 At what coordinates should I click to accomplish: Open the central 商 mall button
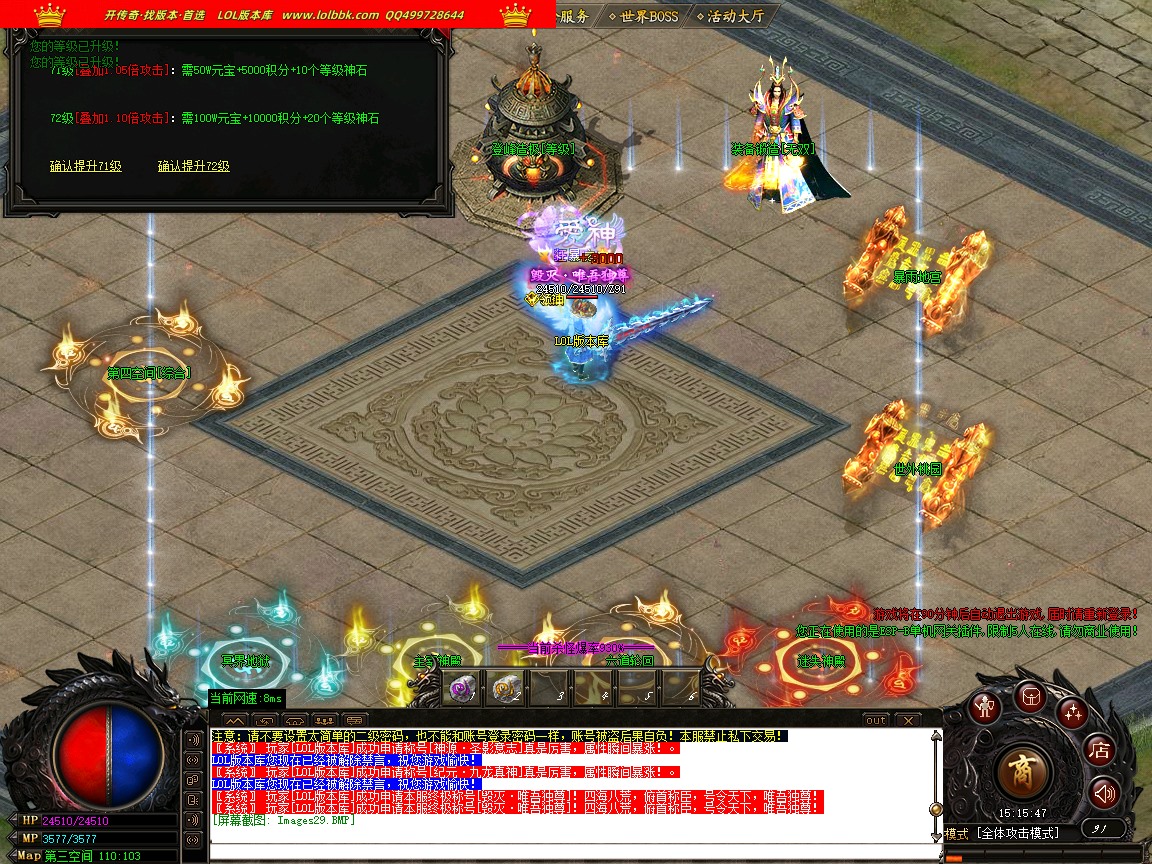[x=1023, y=772]
